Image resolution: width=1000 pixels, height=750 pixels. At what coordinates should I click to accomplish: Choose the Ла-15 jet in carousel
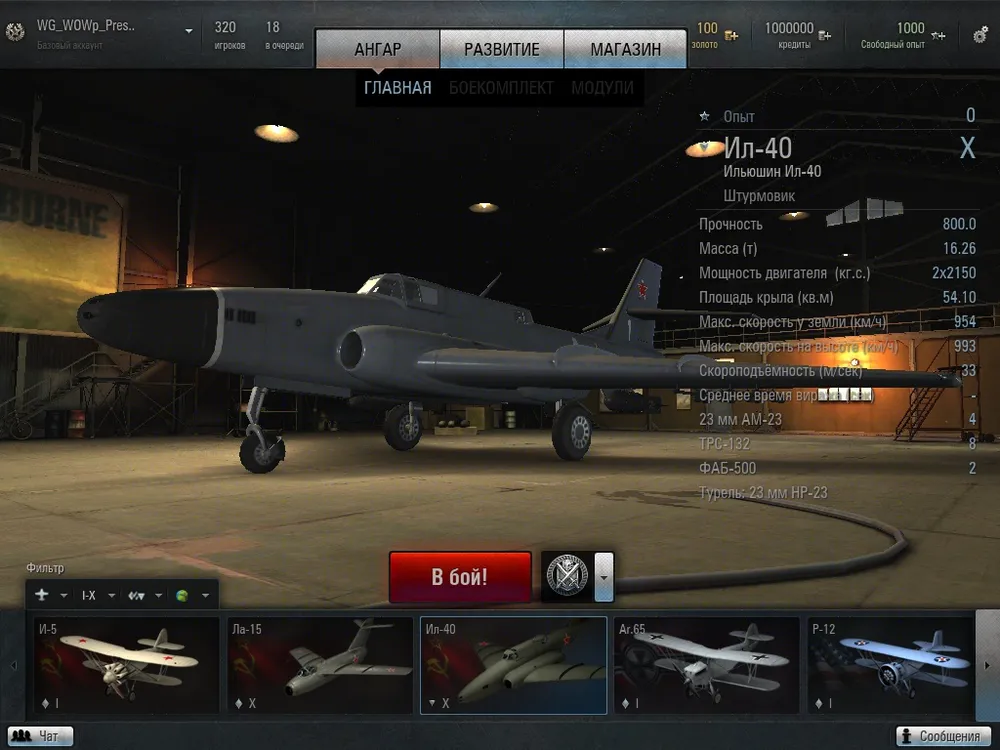(x=320, y=665)
